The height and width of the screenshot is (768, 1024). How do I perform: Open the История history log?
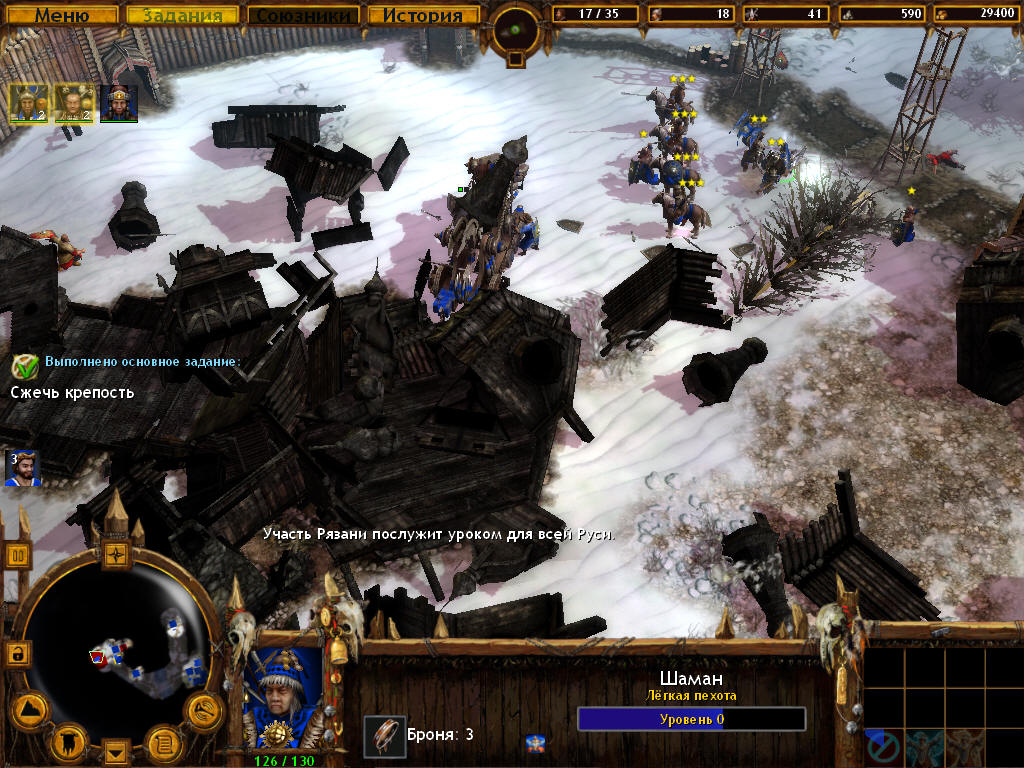[422, 15]
